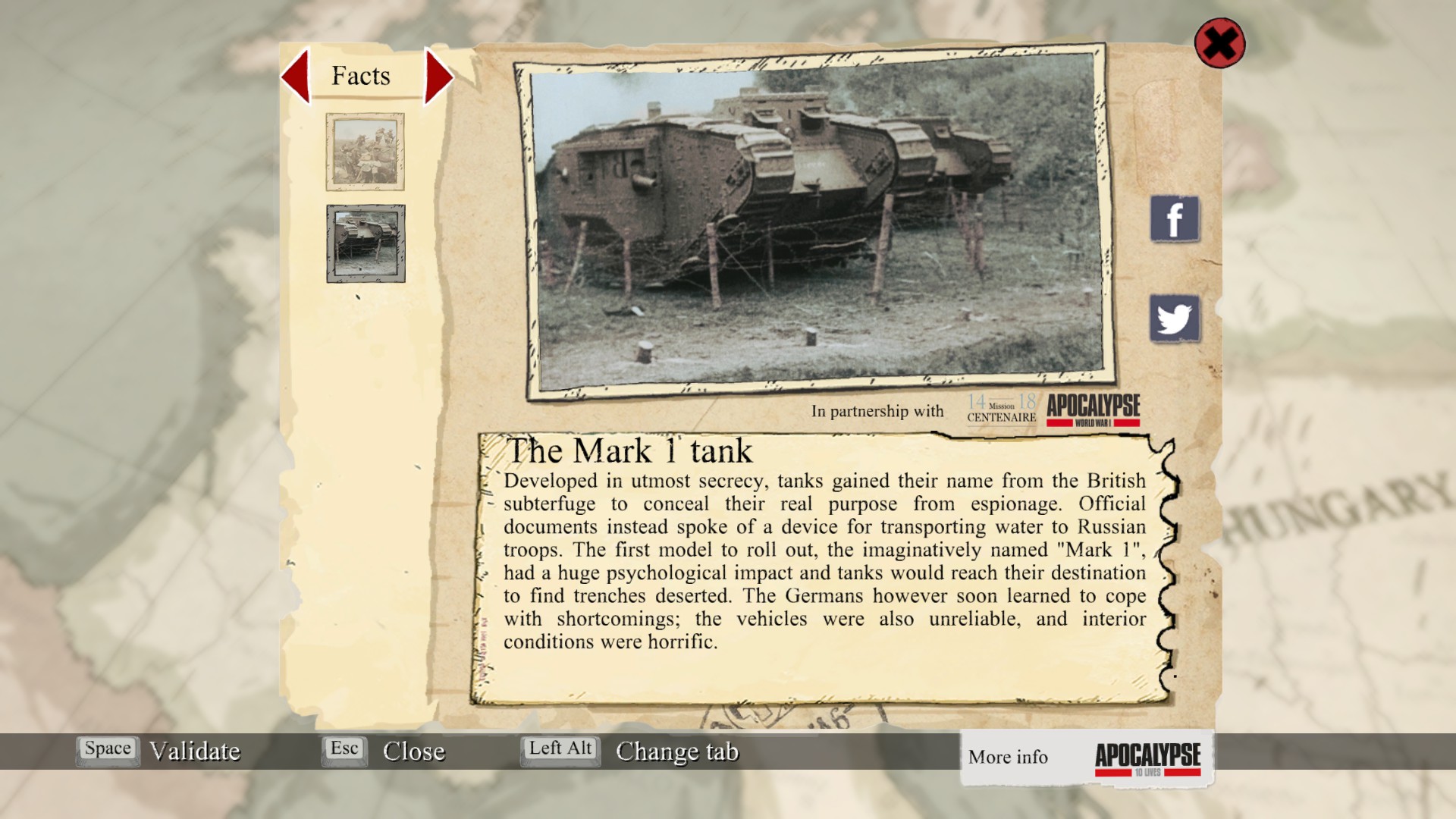Select the Mark 1 tank thumbnail

click(366, 243)
